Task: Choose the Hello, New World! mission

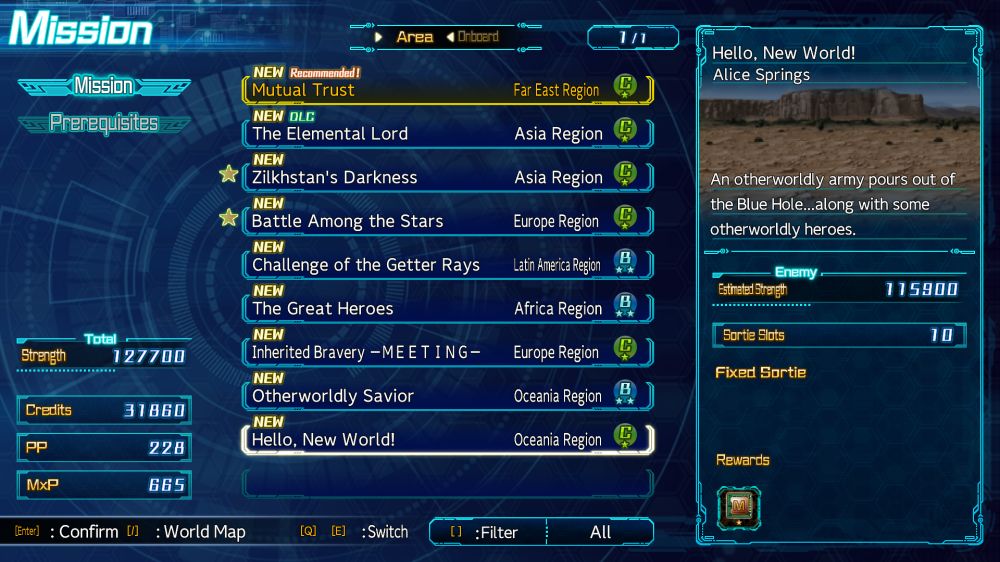Action: pyautogui.click(x=446, y=440)
